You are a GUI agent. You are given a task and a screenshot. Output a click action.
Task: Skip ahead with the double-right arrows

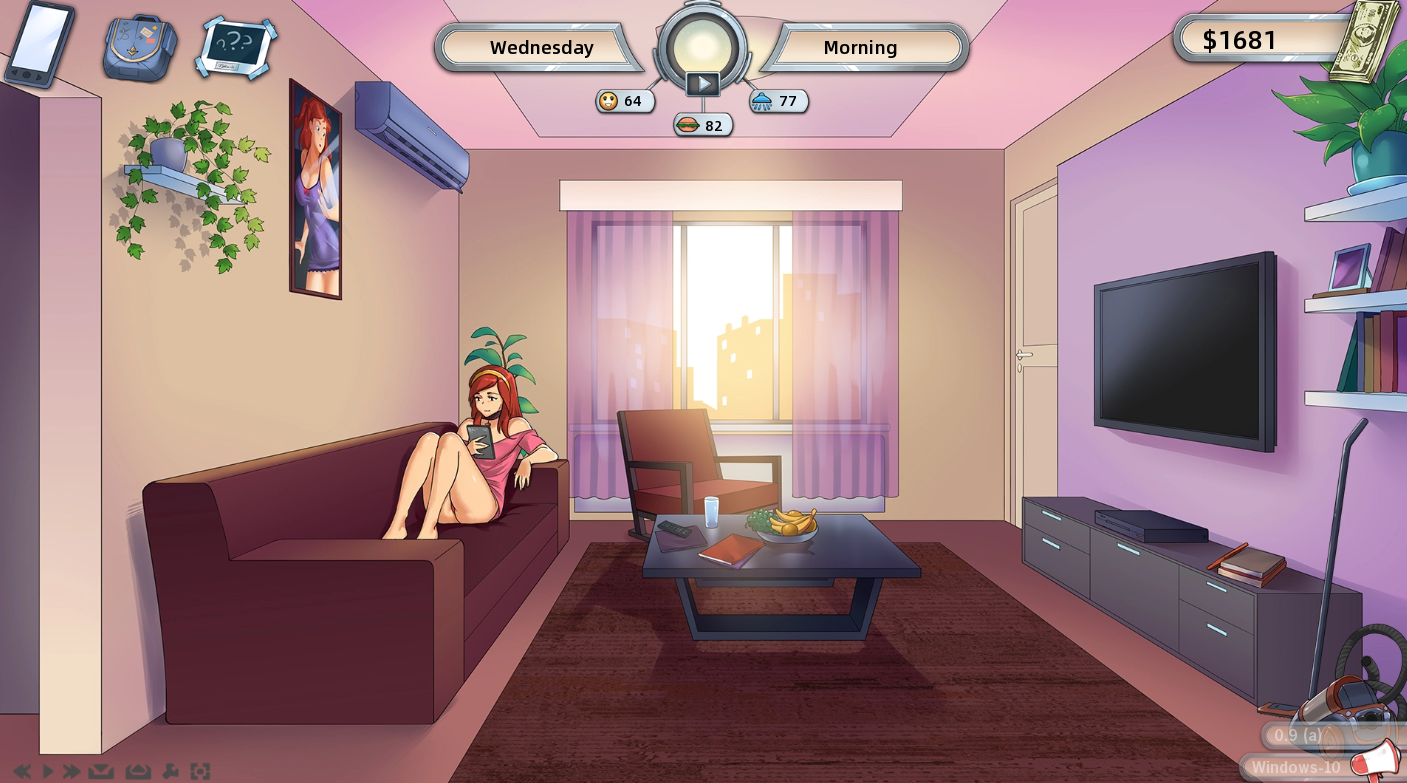tap(71, 771)
